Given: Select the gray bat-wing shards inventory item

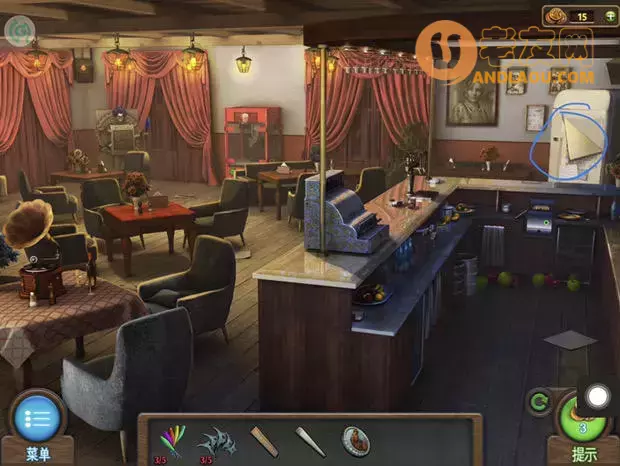Looking at the screenshot, I should click(216, 440).
